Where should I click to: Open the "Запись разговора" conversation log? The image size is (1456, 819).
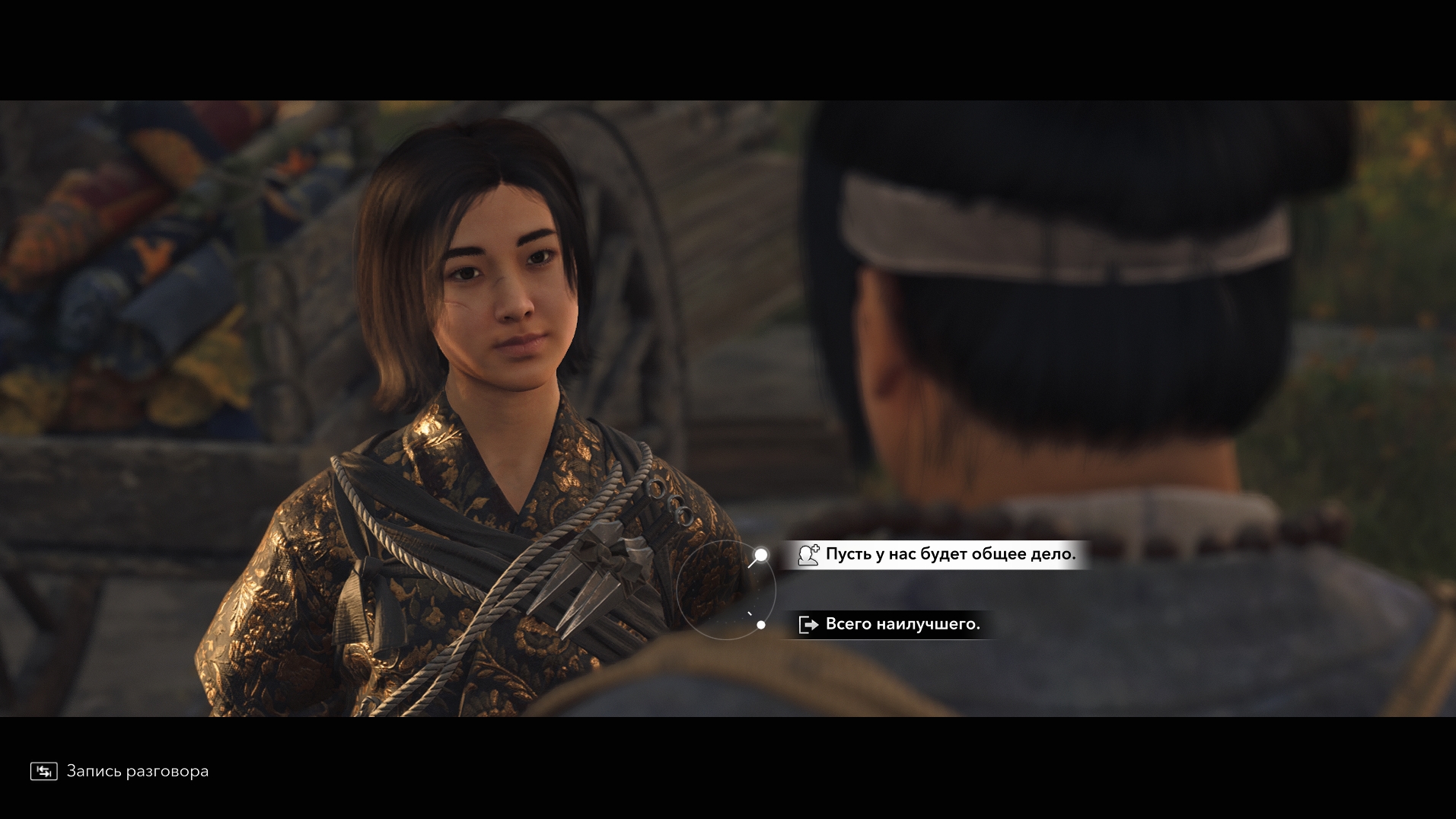coord(119,771)
